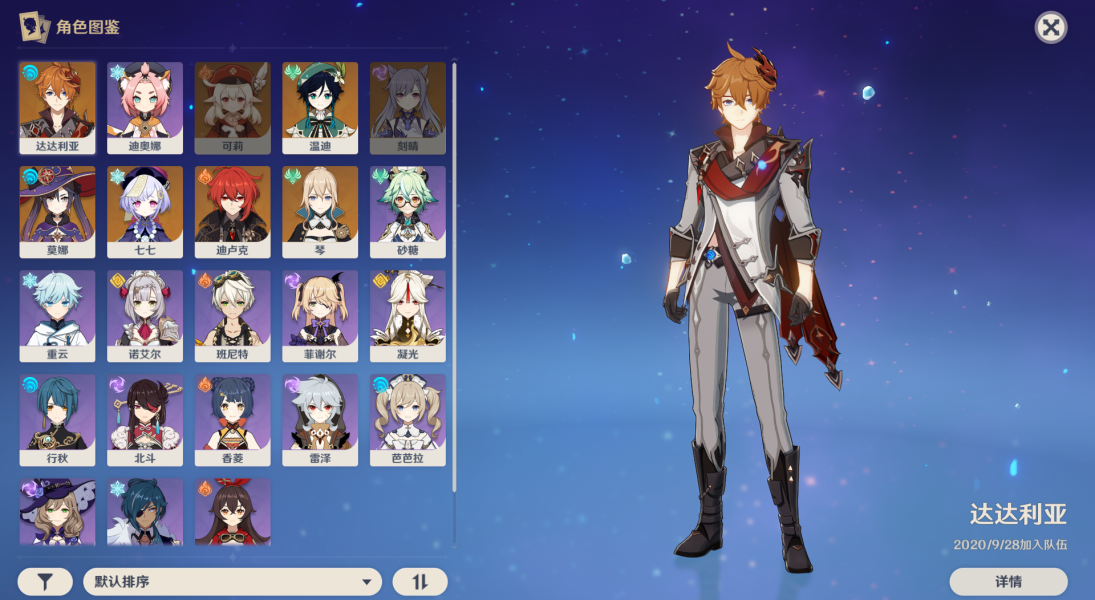
Task: Pick the 温迪 character card
Action: coord(320,107)
